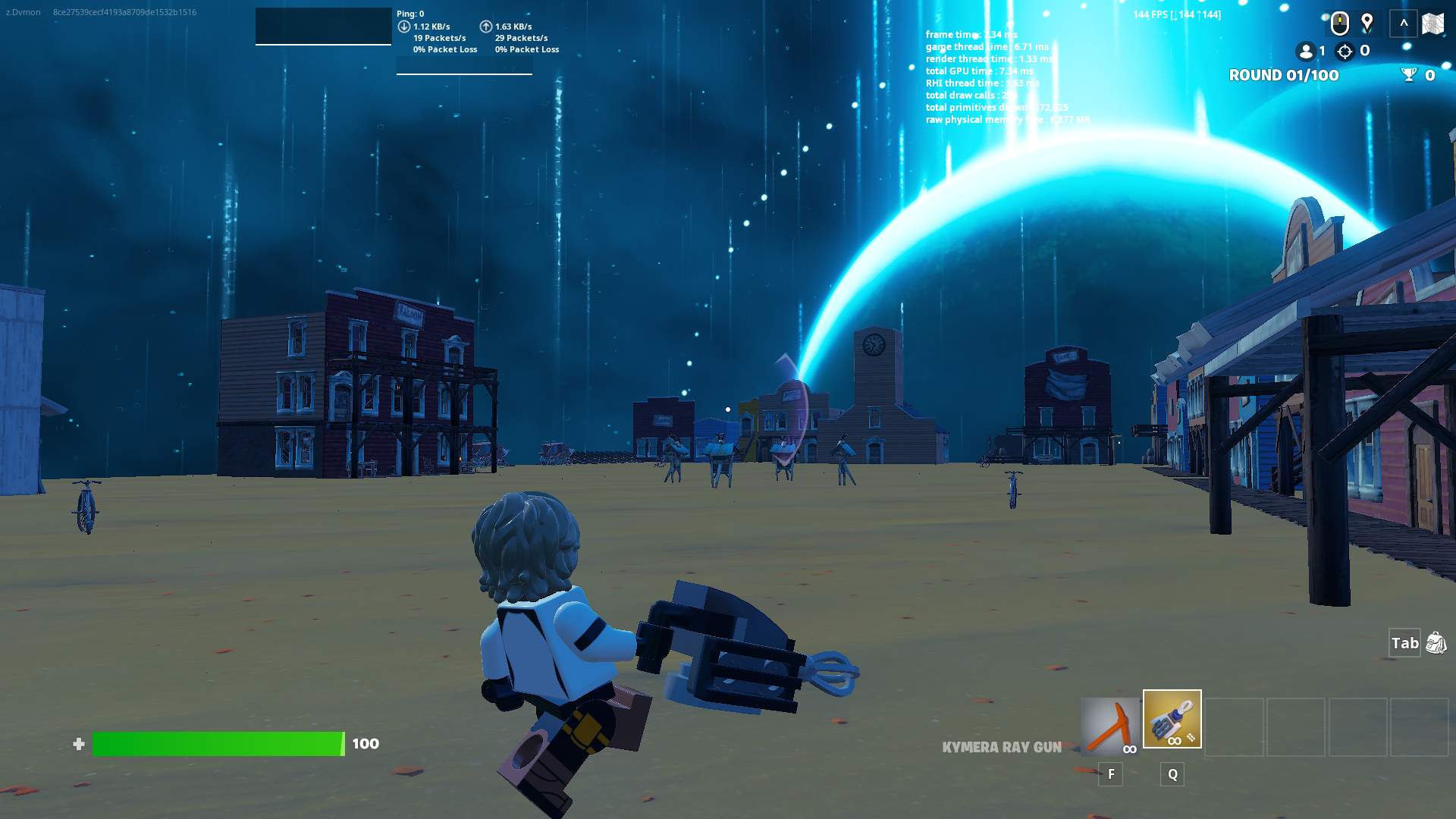Select the eliminations crosshair icon
The width and height of the screenshot is (1456, 819).
tap(1345, 52)
